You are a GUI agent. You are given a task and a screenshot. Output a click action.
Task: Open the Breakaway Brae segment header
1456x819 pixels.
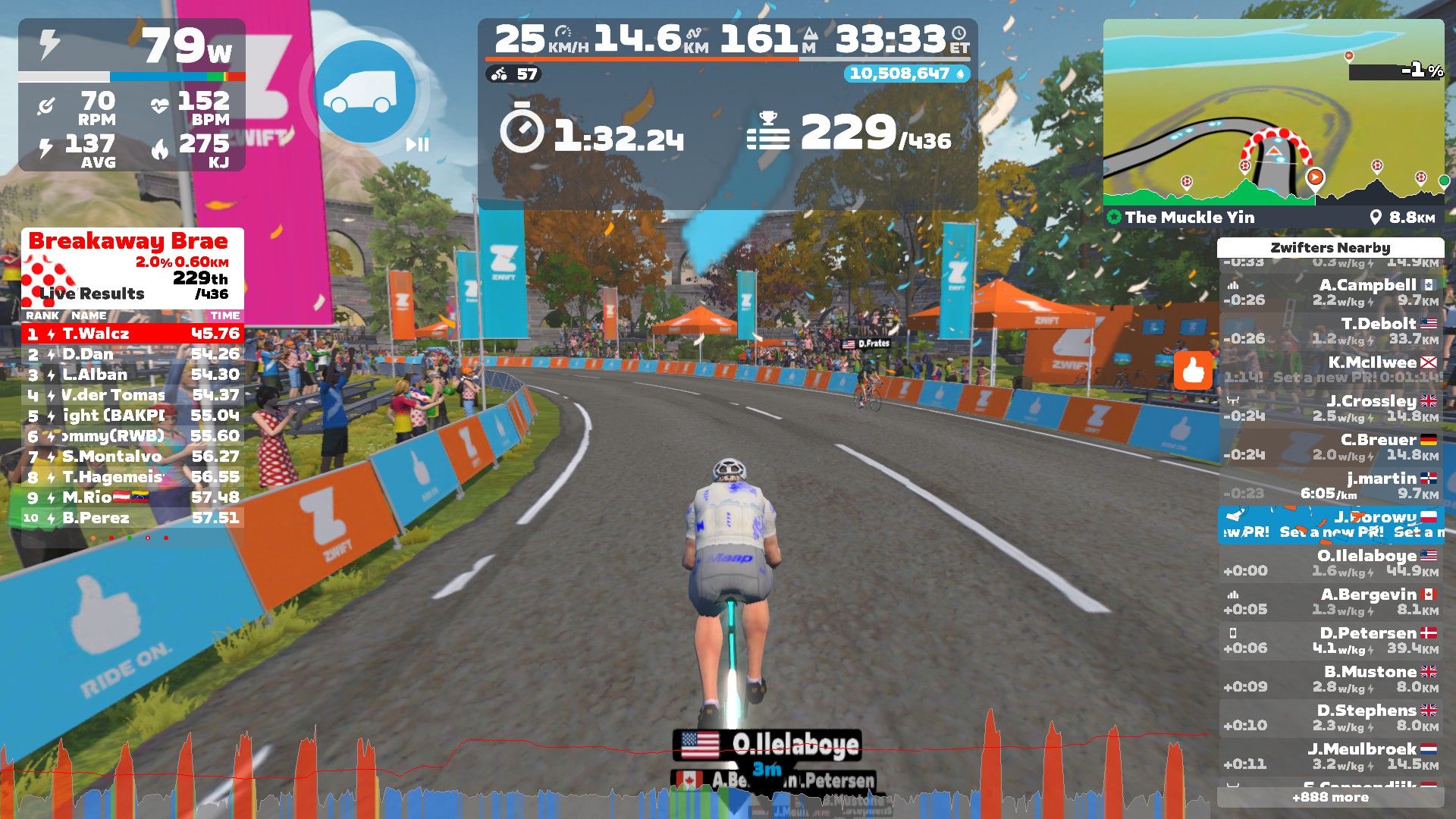pos(129,242)
